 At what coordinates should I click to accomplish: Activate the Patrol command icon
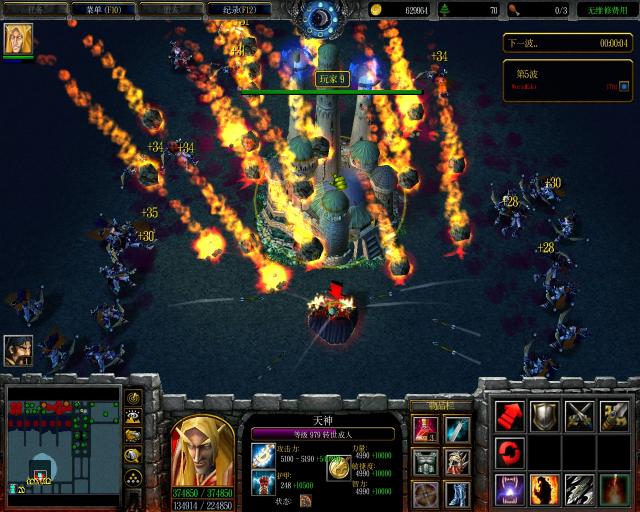pyautogui.click(x=614, y=415)
